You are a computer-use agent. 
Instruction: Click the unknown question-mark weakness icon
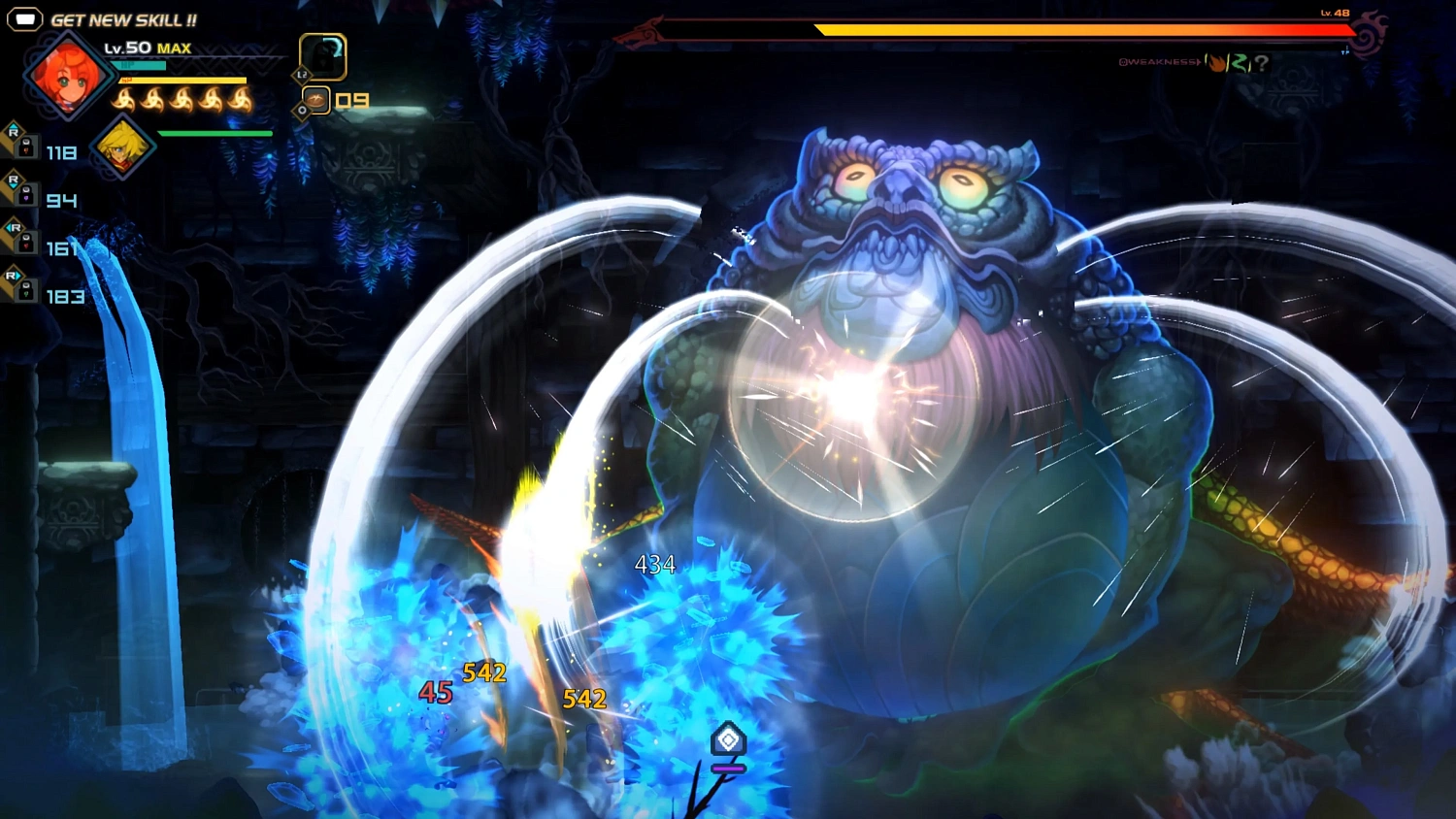(1262, 63)
